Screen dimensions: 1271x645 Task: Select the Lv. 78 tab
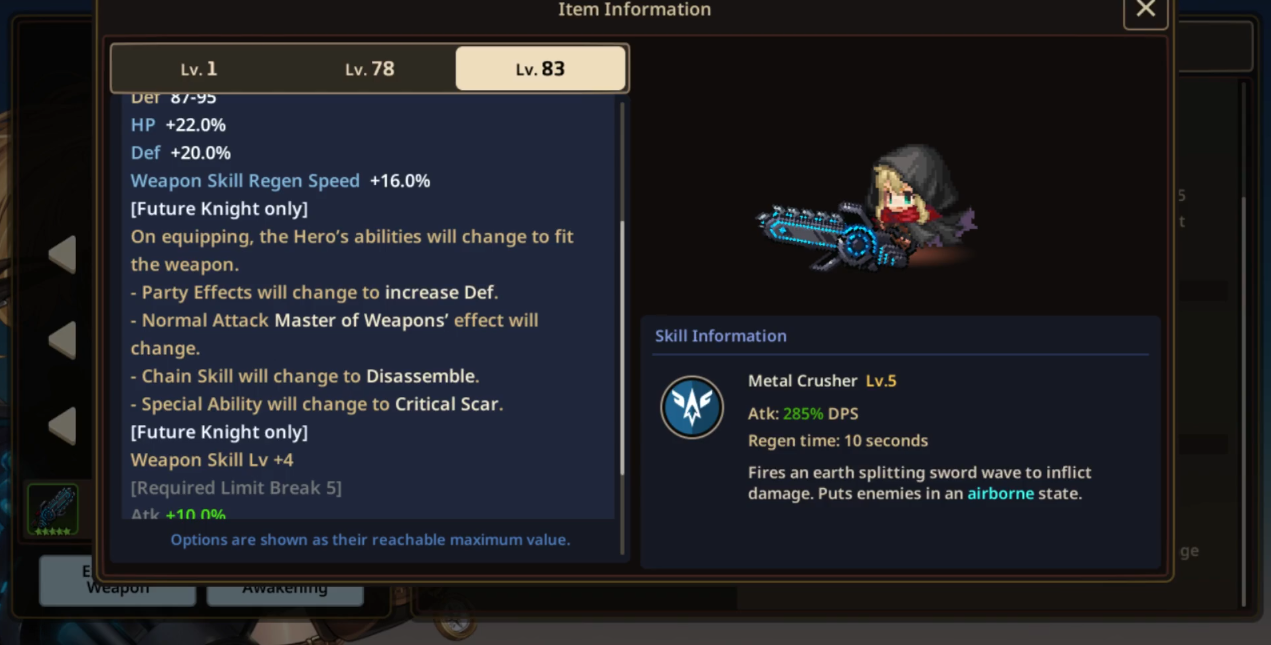point(369,69)
